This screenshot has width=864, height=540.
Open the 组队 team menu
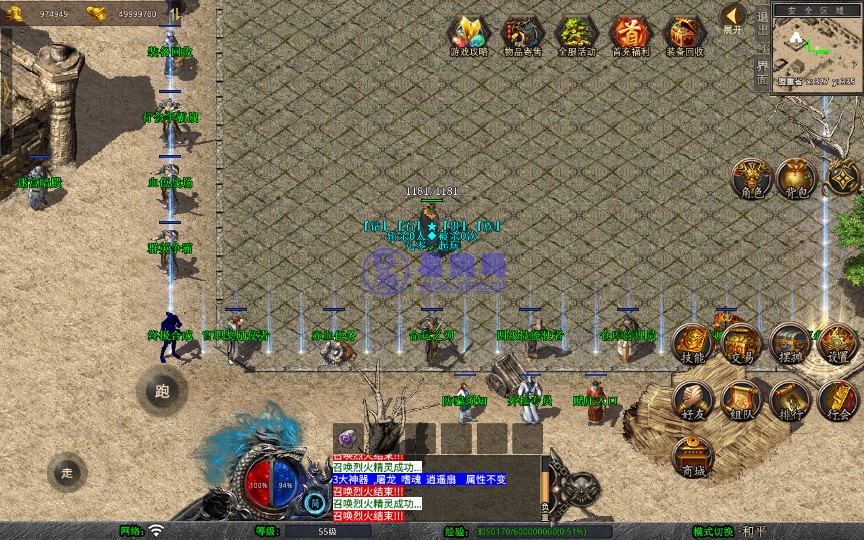[x=741, y=401]
